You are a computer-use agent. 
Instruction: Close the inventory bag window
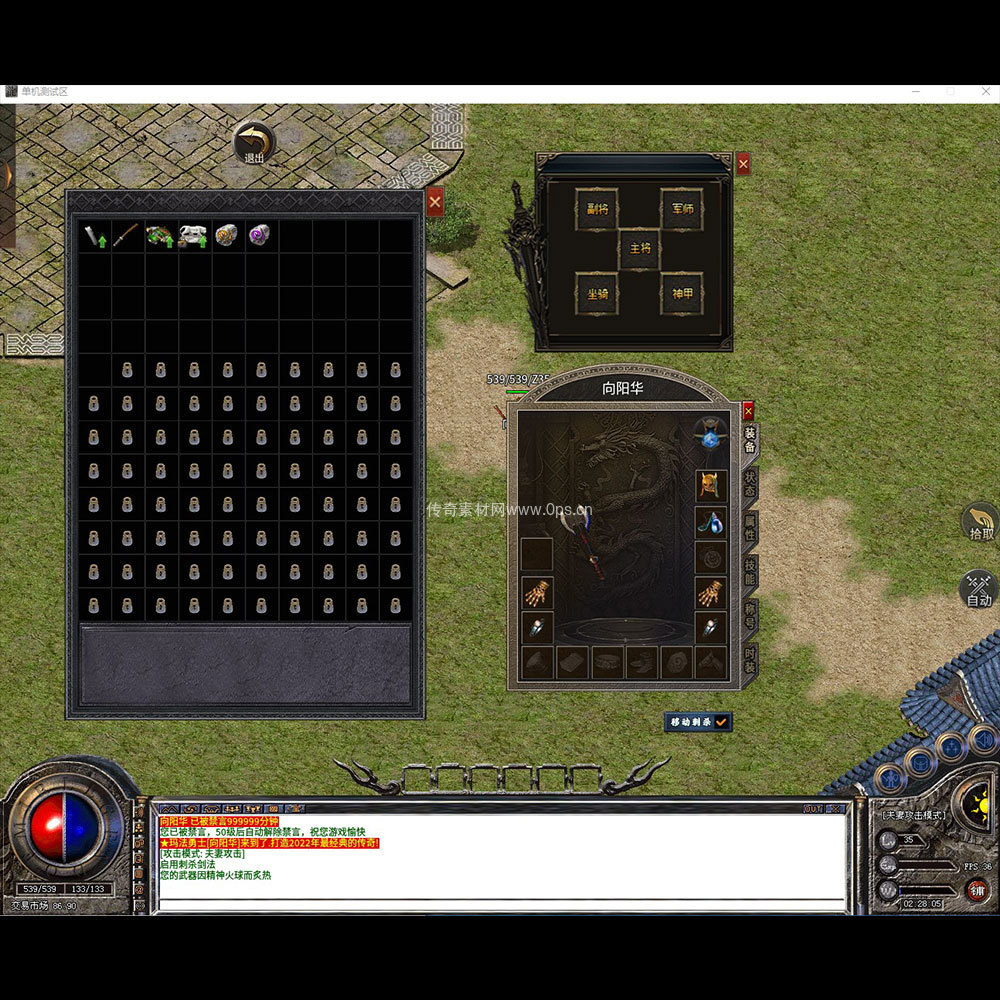434,202
